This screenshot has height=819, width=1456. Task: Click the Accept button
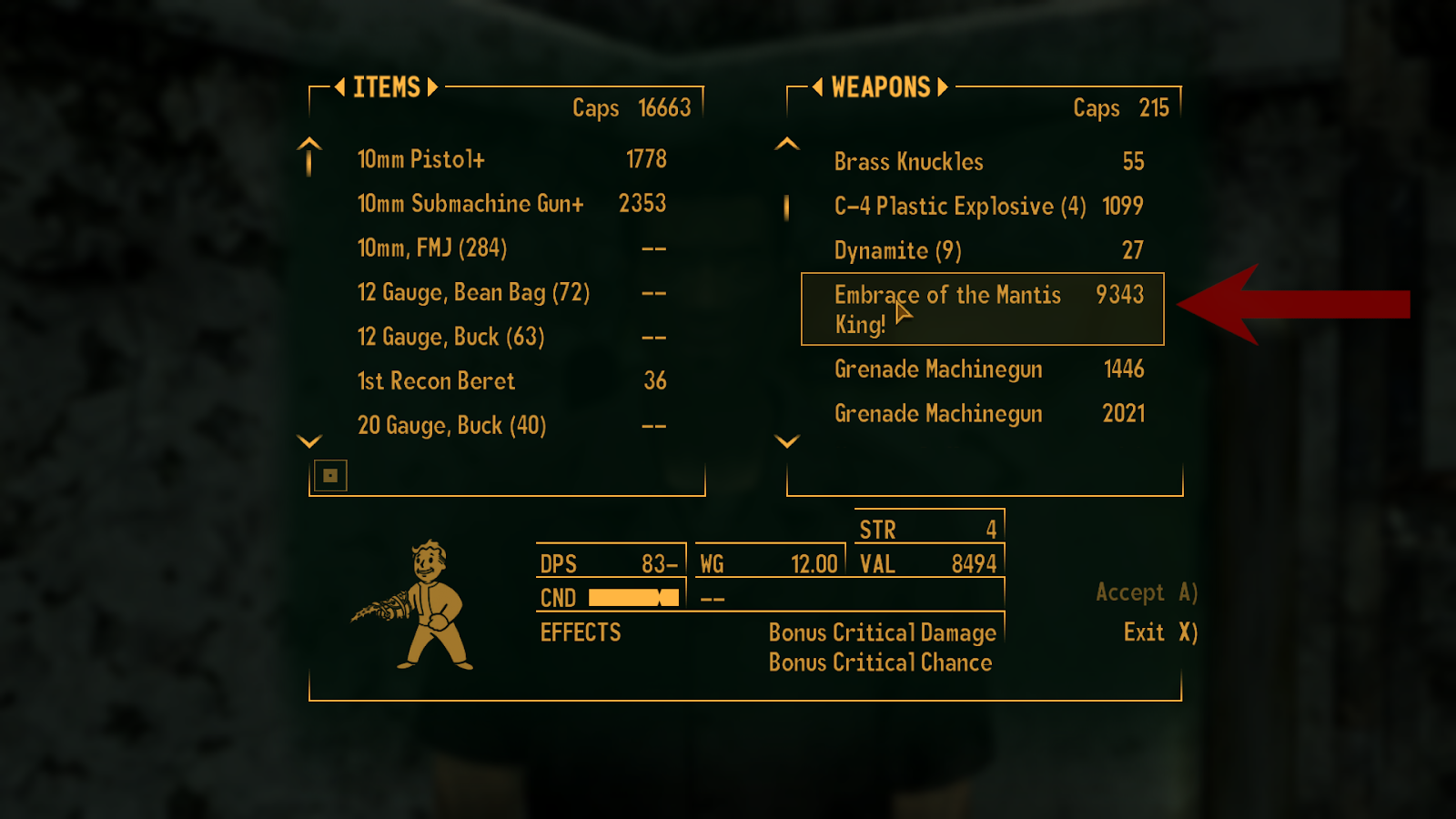click(1146, 593)
